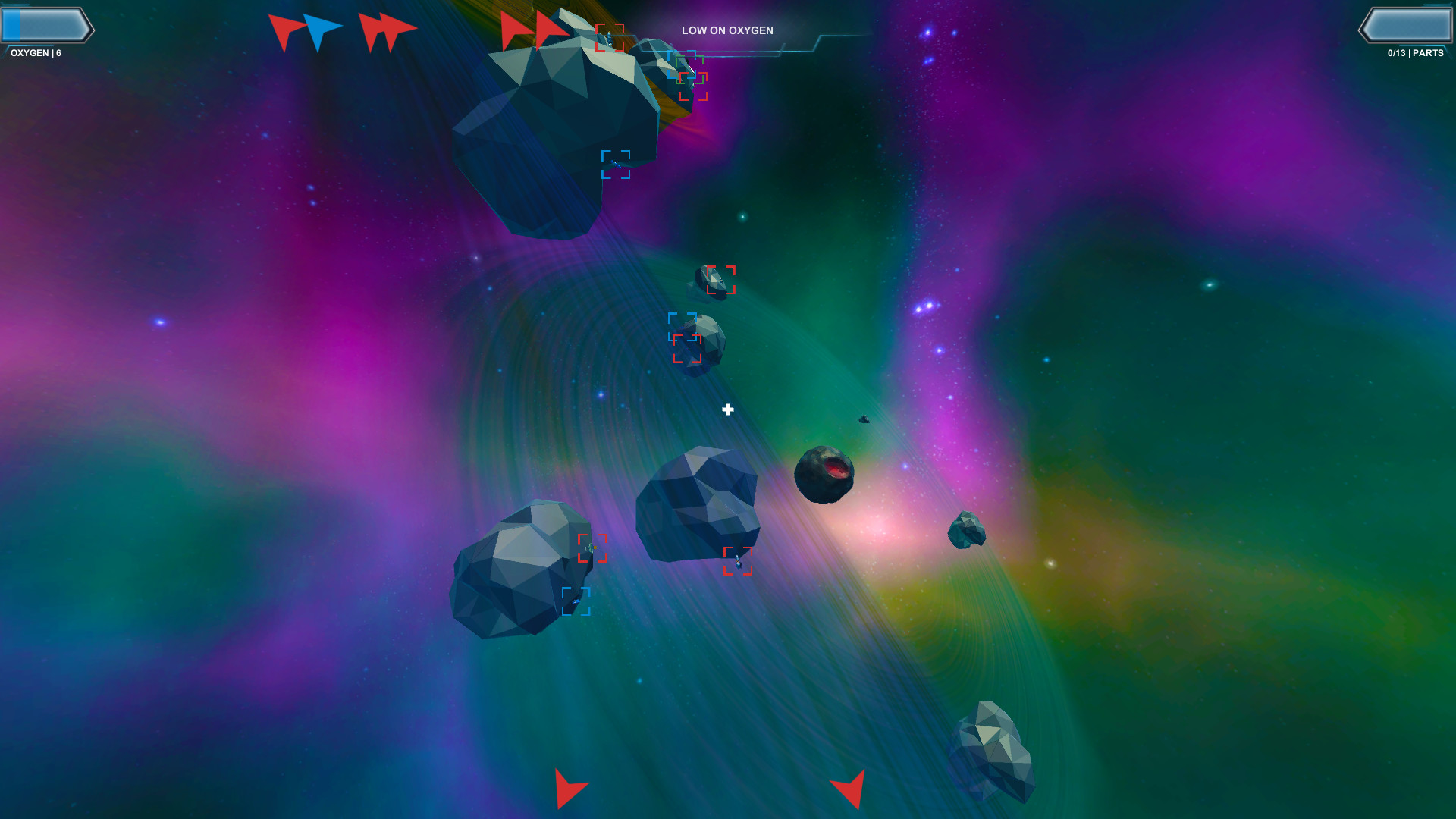
Task: Click the OXYGEN | 6 label
Action: coord(36,53)
